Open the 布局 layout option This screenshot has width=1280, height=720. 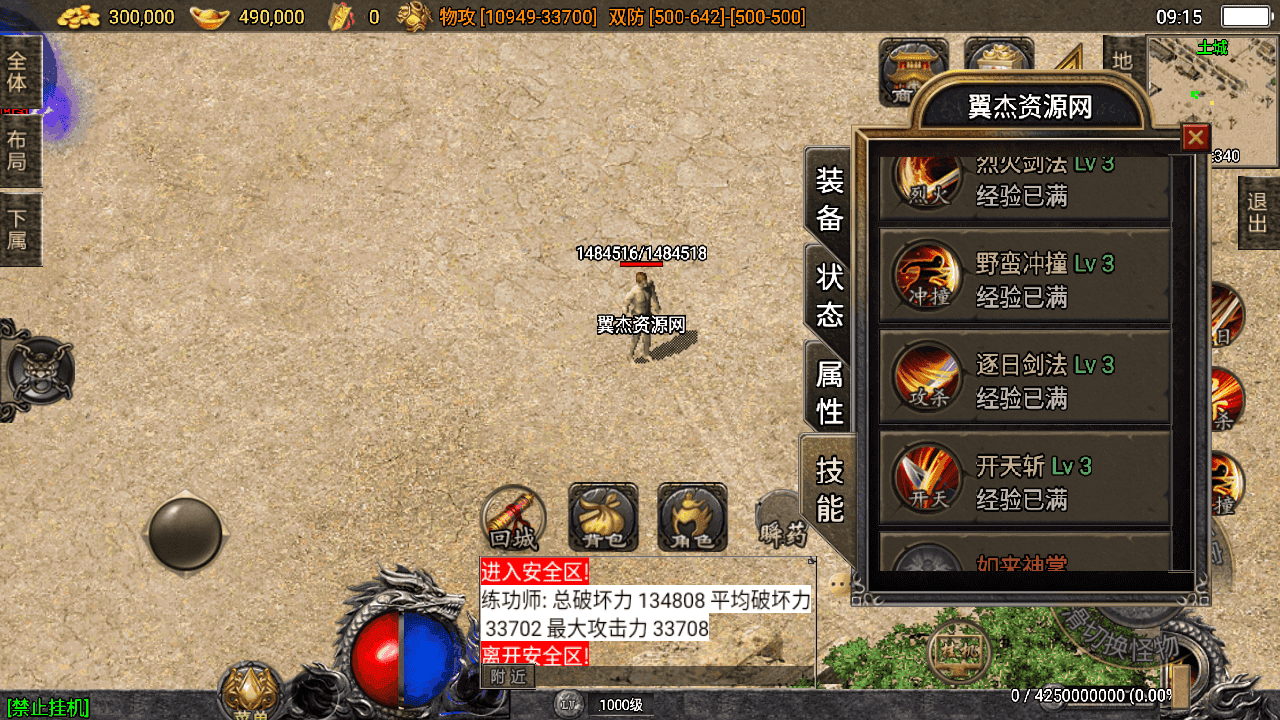[18, 151]
